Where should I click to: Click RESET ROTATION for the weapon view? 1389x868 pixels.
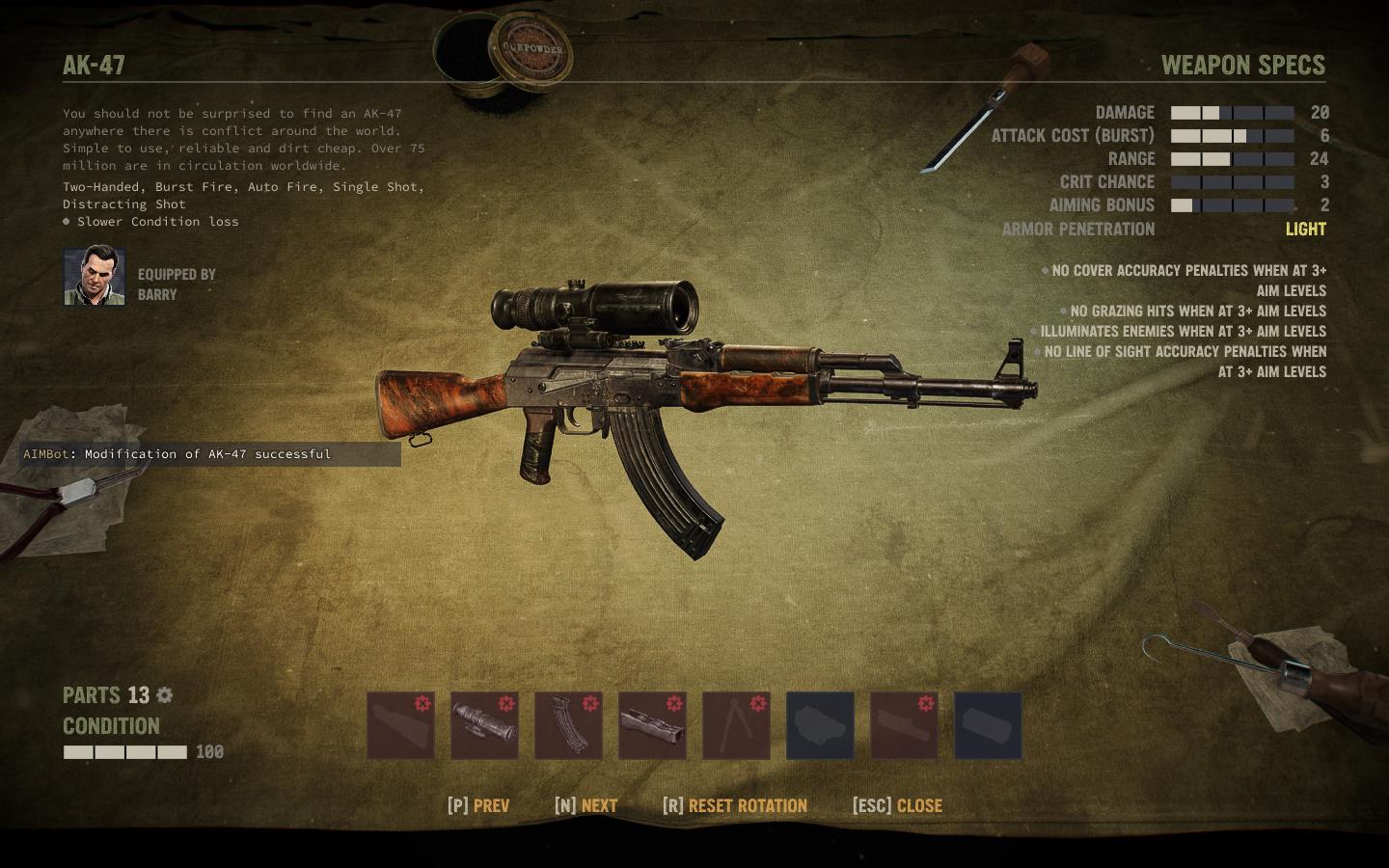735,805
